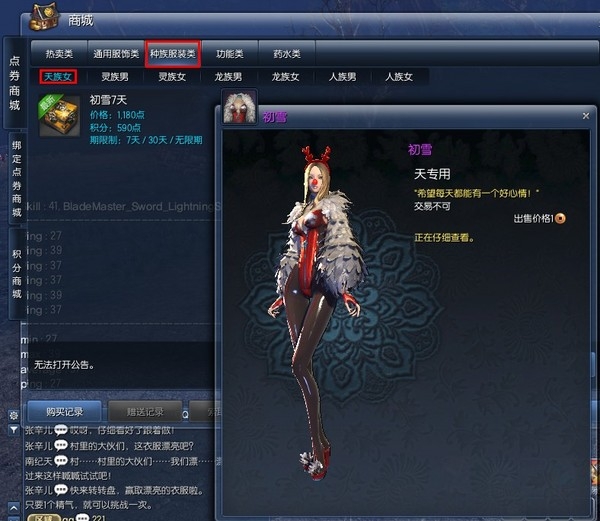
Task: Open the 点券商城 side tab
Action: pos(15,83)
